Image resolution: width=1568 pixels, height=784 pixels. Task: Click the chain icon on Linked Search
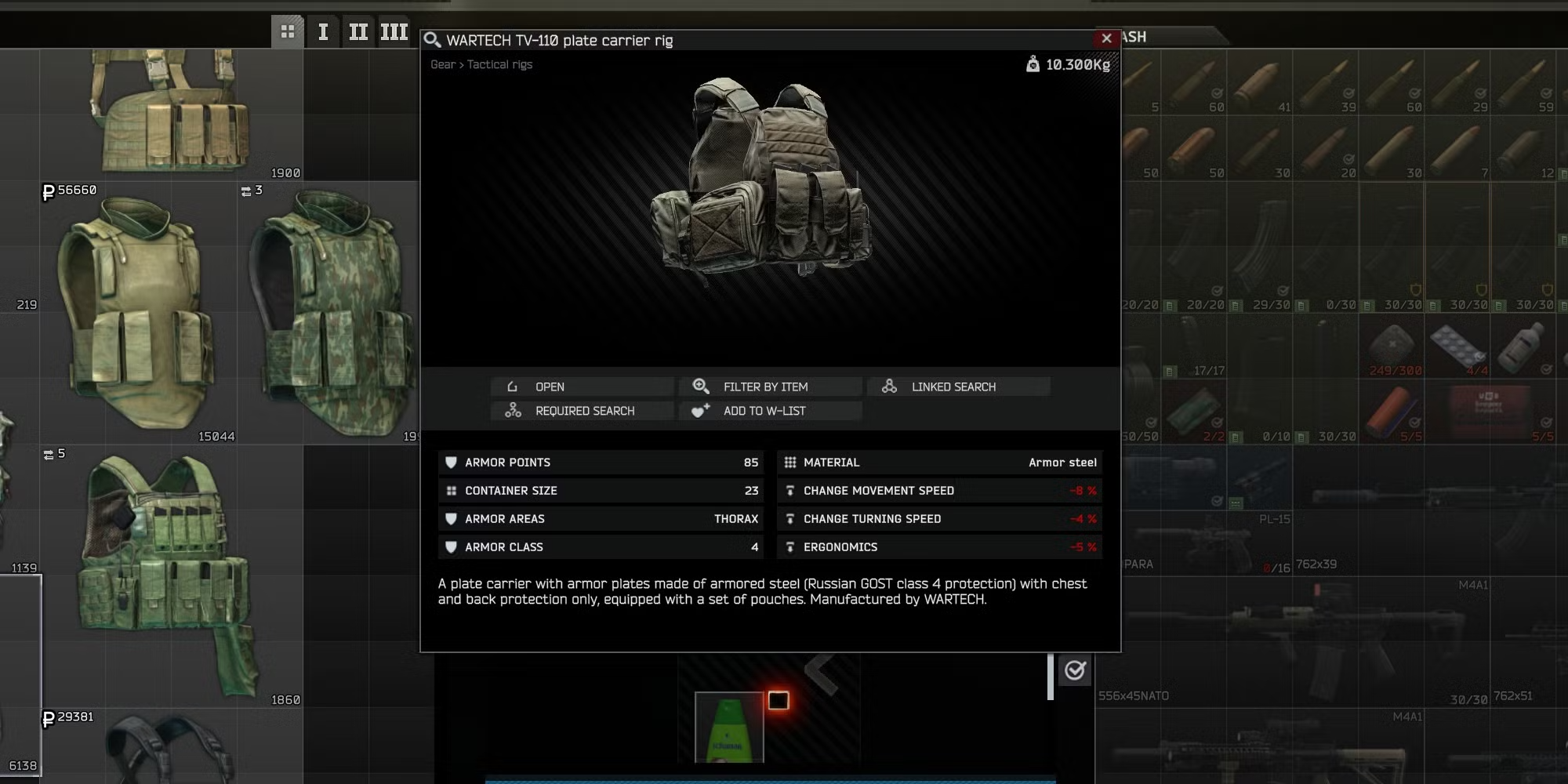pos(890,386)
